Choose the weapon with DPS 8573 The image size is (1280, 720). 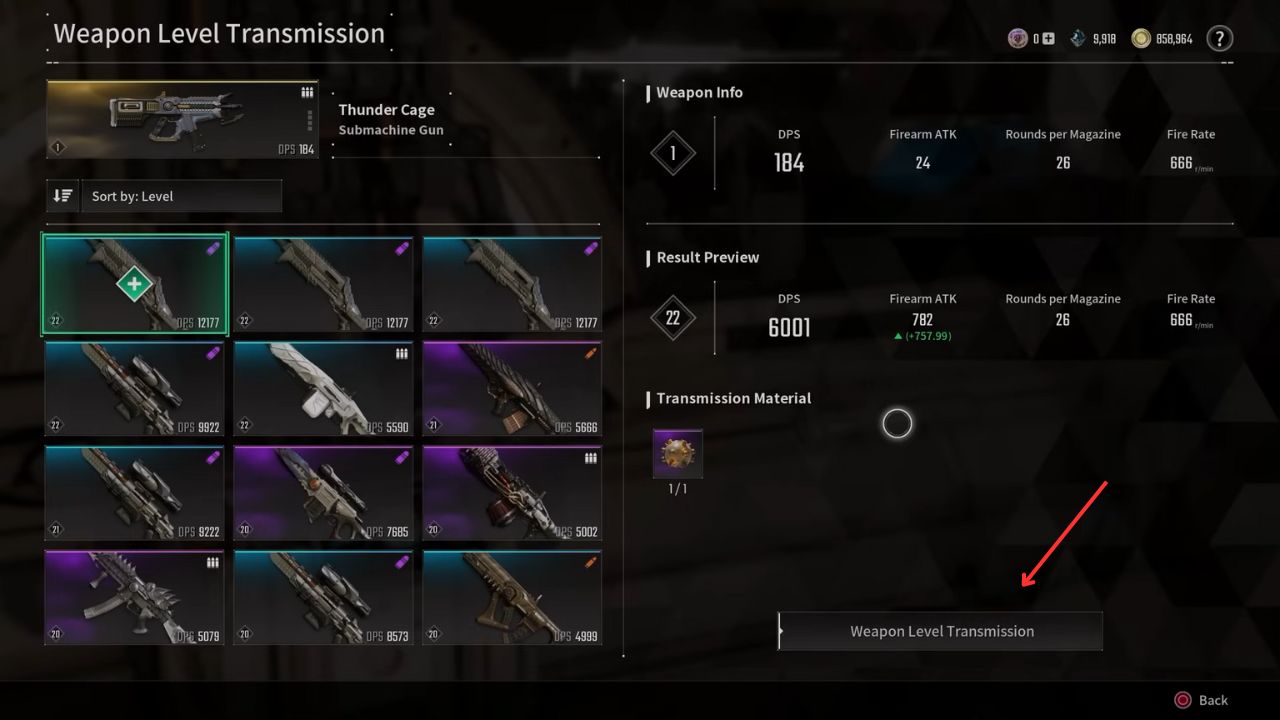(323, 597)
